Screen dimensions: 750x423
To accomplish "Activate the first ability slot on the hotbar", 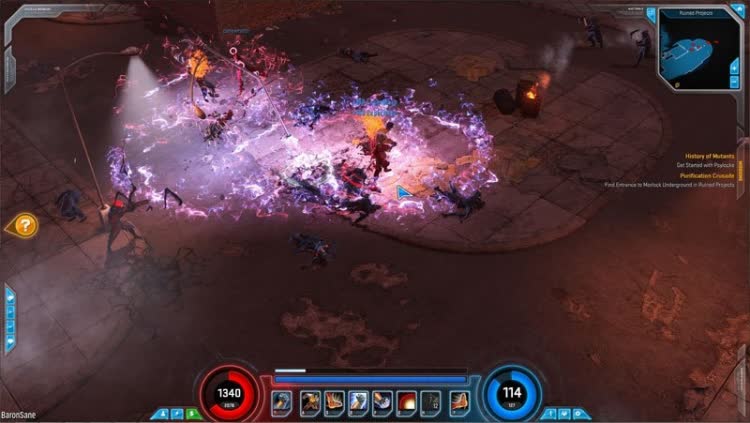I will (x=282, y=401).
